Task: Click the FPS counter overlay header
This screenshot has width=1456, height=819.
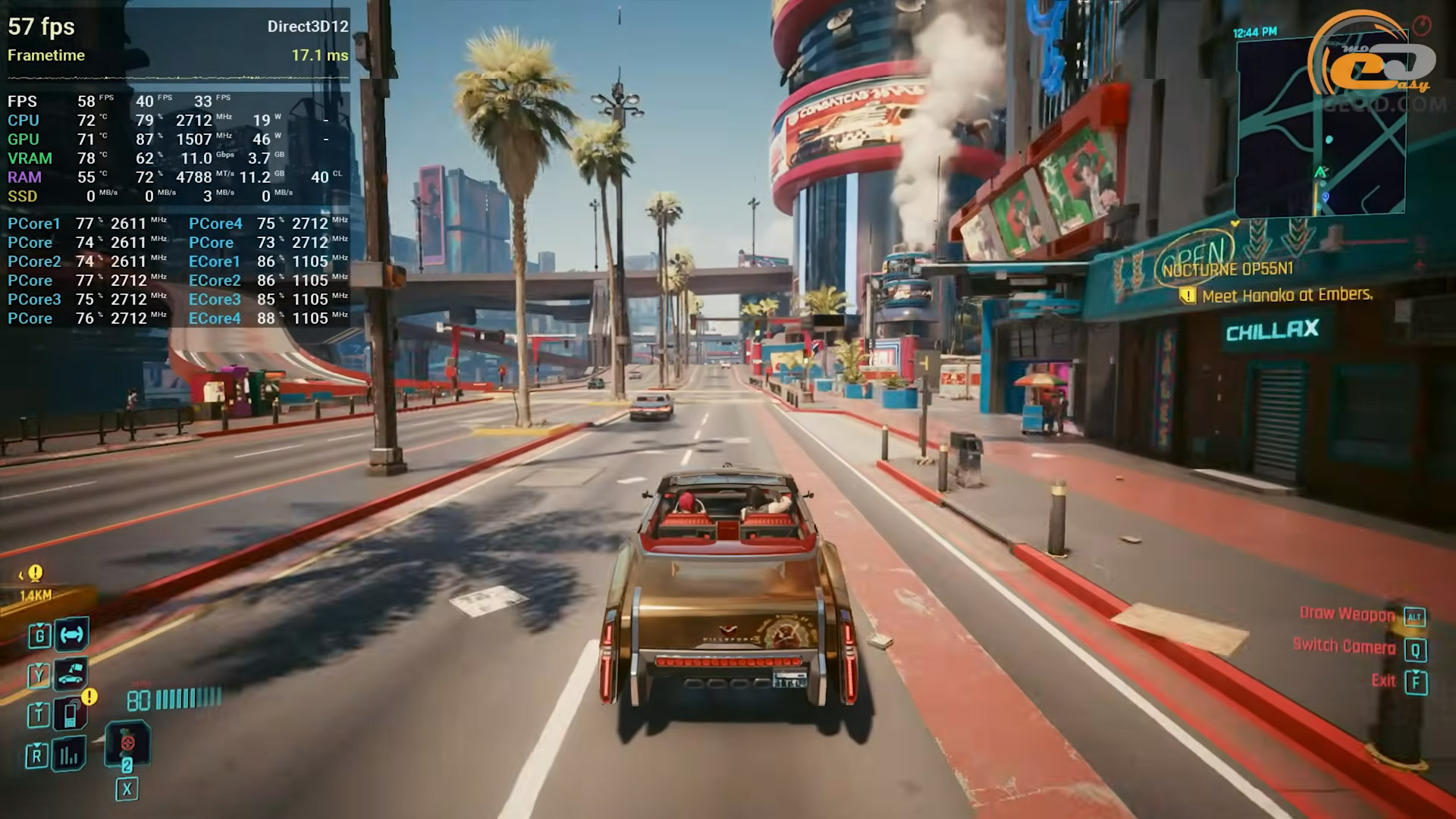Action: click(41, 27)
